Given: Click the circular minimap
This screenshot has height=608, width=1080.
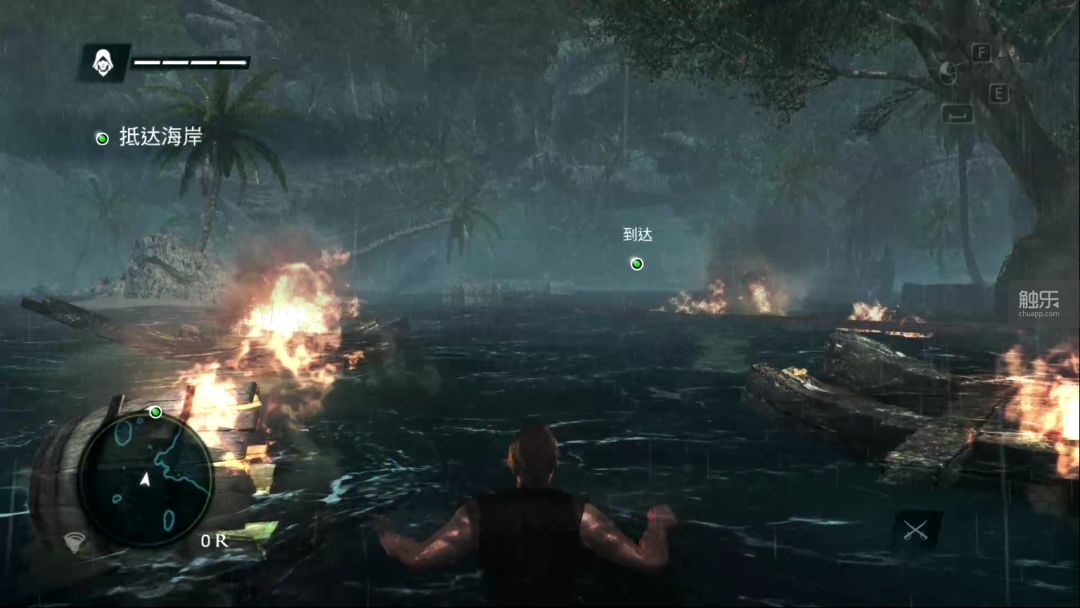Looking at the screenshot, I should [146, 479].
